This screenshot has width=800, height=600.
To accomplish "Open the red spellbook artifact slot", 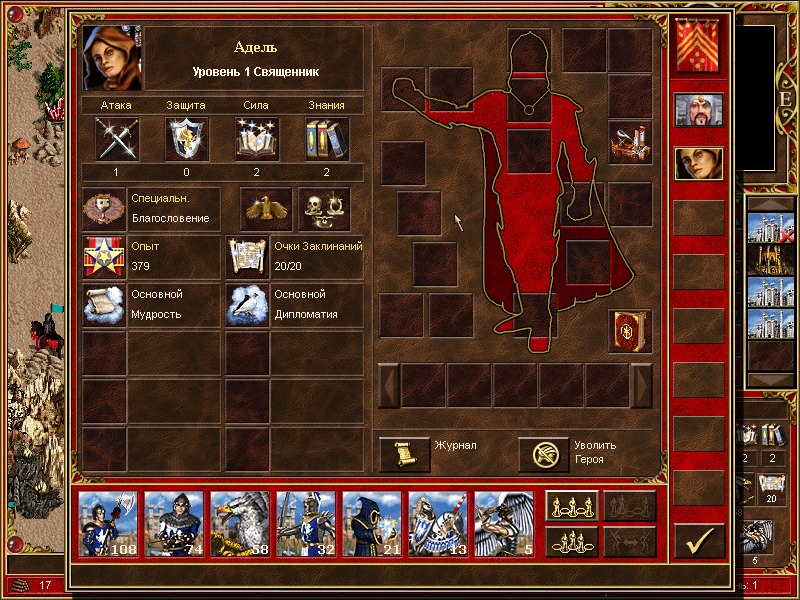I will 630,331.
